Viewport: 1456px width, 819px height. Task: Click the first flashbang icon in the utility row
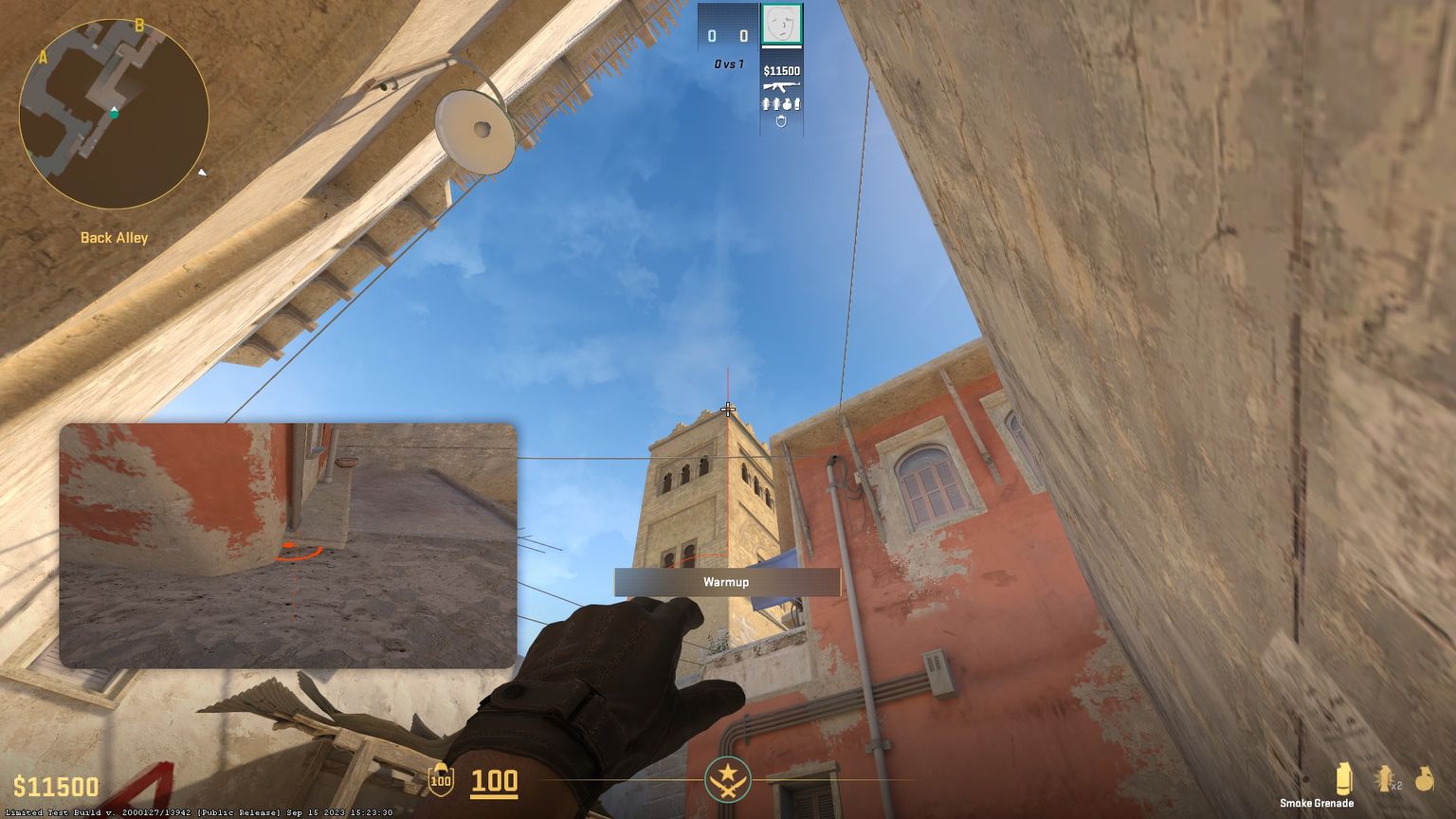[767, 104]
